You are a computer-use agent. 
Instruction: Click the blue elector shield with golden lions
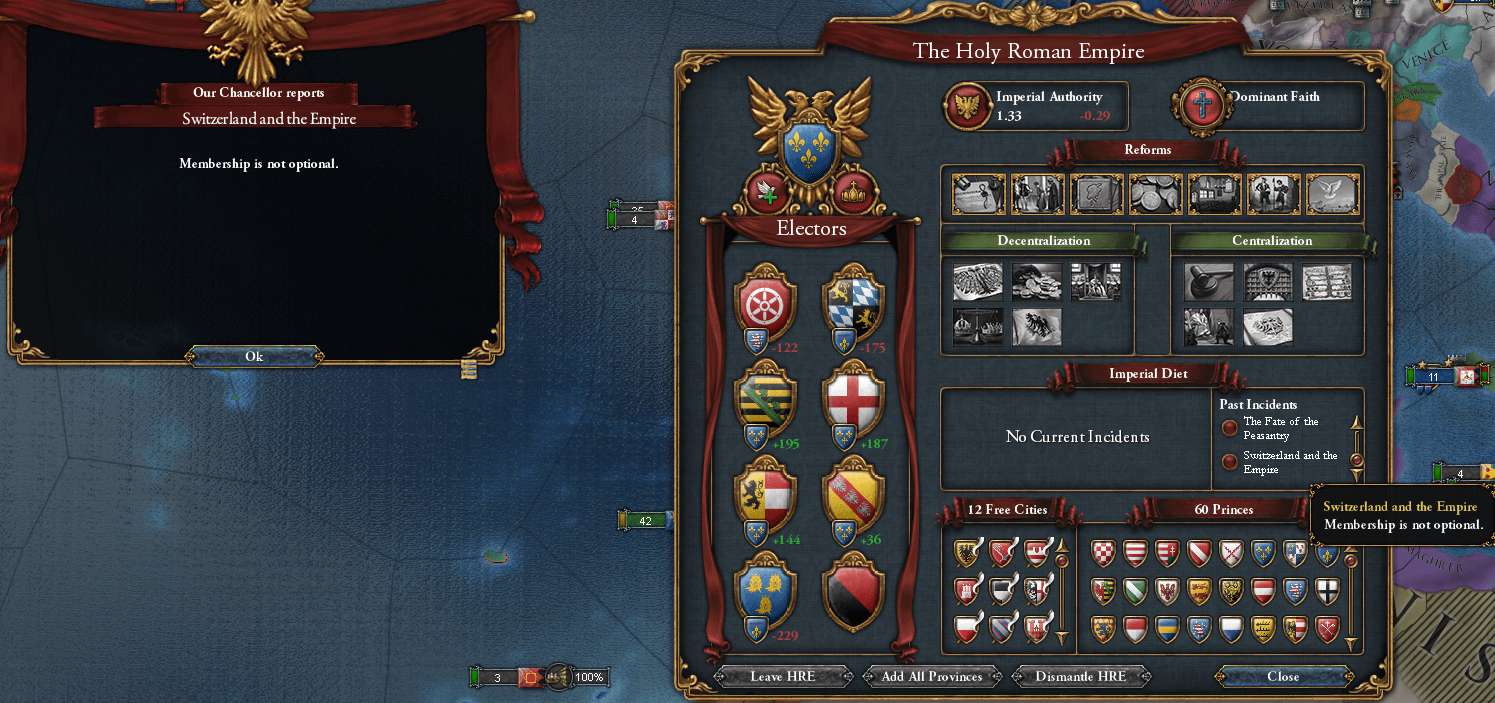point(765,591)
